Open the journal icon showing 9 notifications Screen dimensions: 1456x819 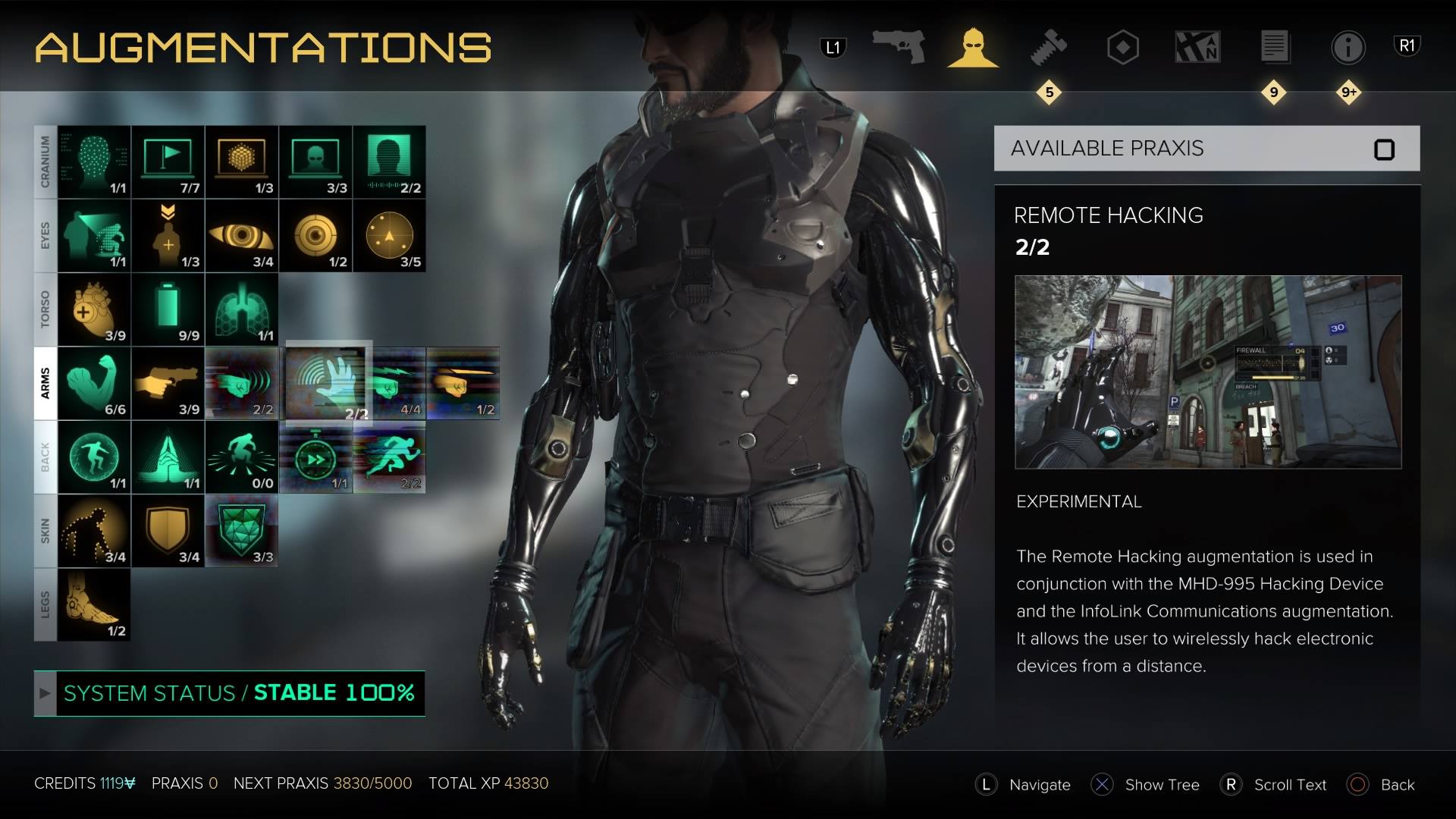[1274, 47]
